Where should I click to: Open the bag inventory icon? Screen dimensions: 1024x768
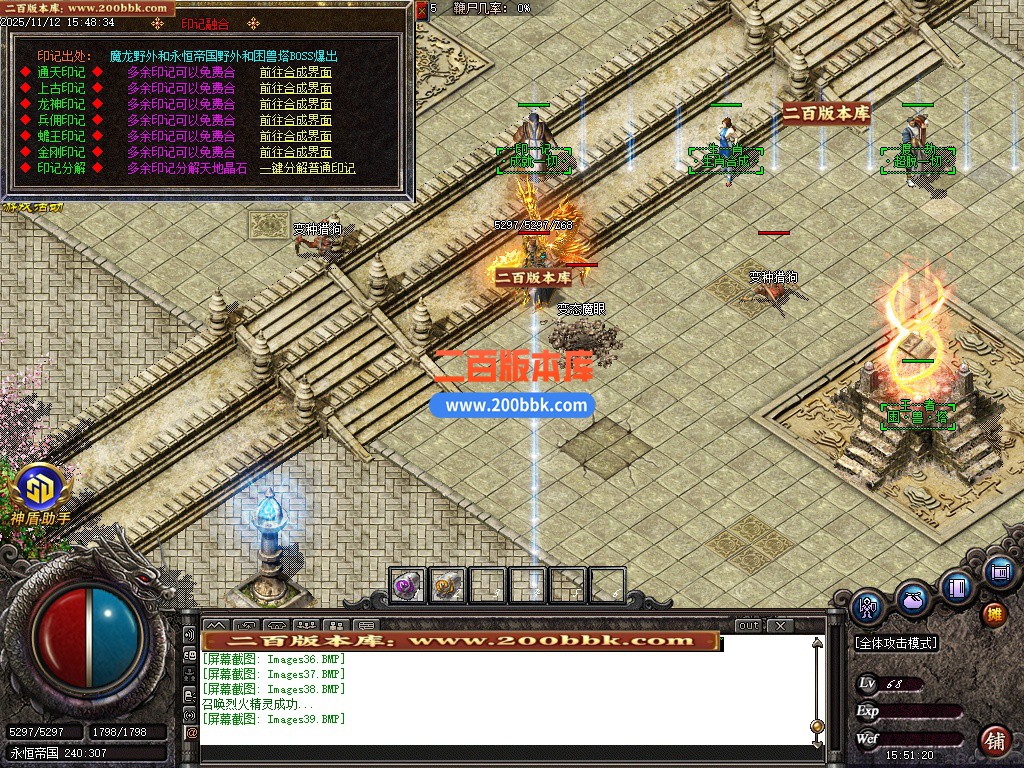912,599
